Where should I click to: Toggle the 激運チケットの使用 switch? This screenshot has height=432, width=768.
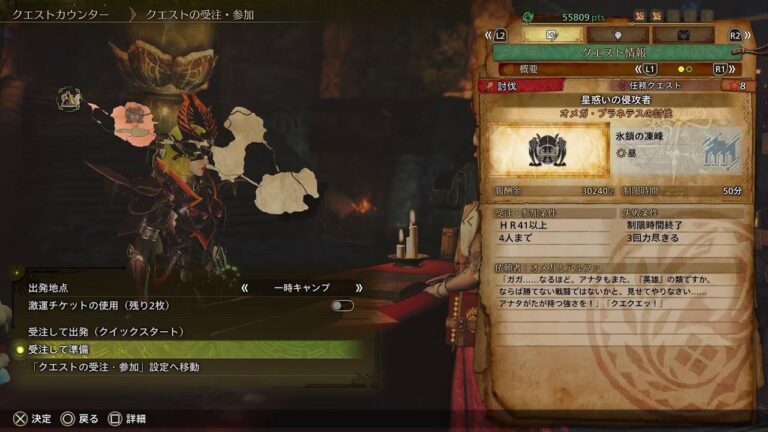[342, 305]
